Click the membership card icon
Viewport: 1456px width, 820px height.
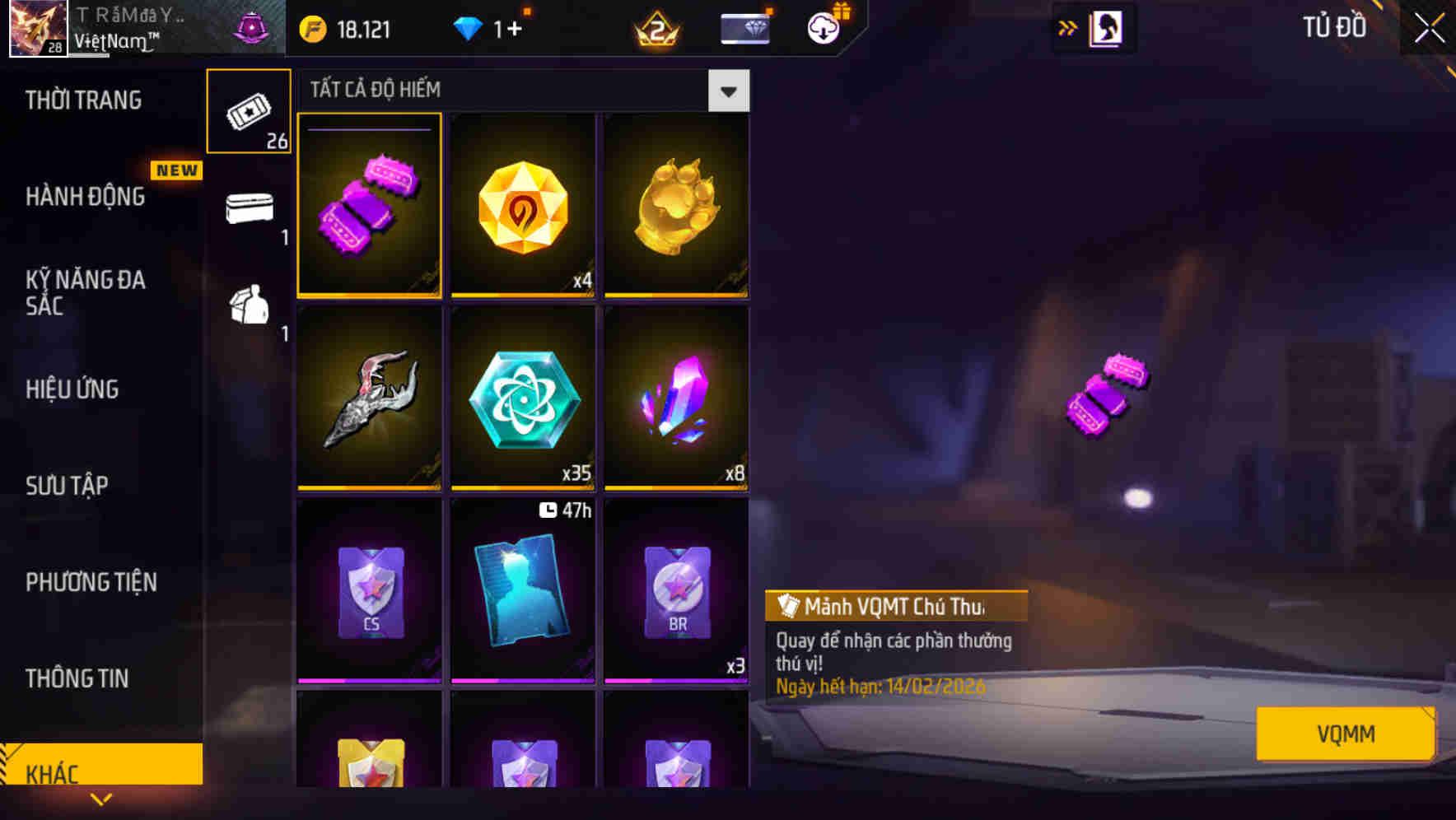point(744,27)
